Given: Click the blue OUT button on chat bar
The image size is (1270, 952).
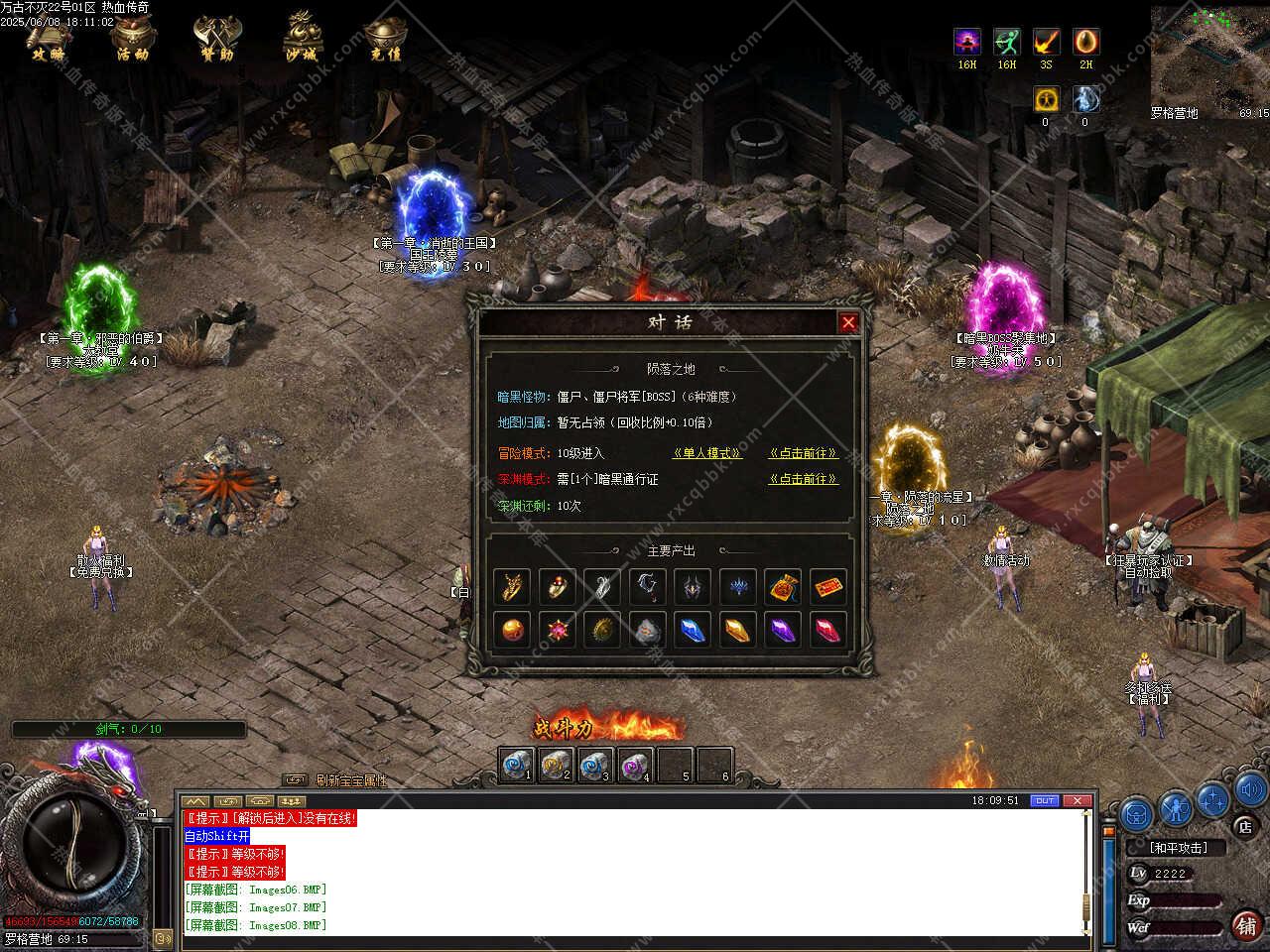Looking at the screenshot, I should [x=1045, y=800].
